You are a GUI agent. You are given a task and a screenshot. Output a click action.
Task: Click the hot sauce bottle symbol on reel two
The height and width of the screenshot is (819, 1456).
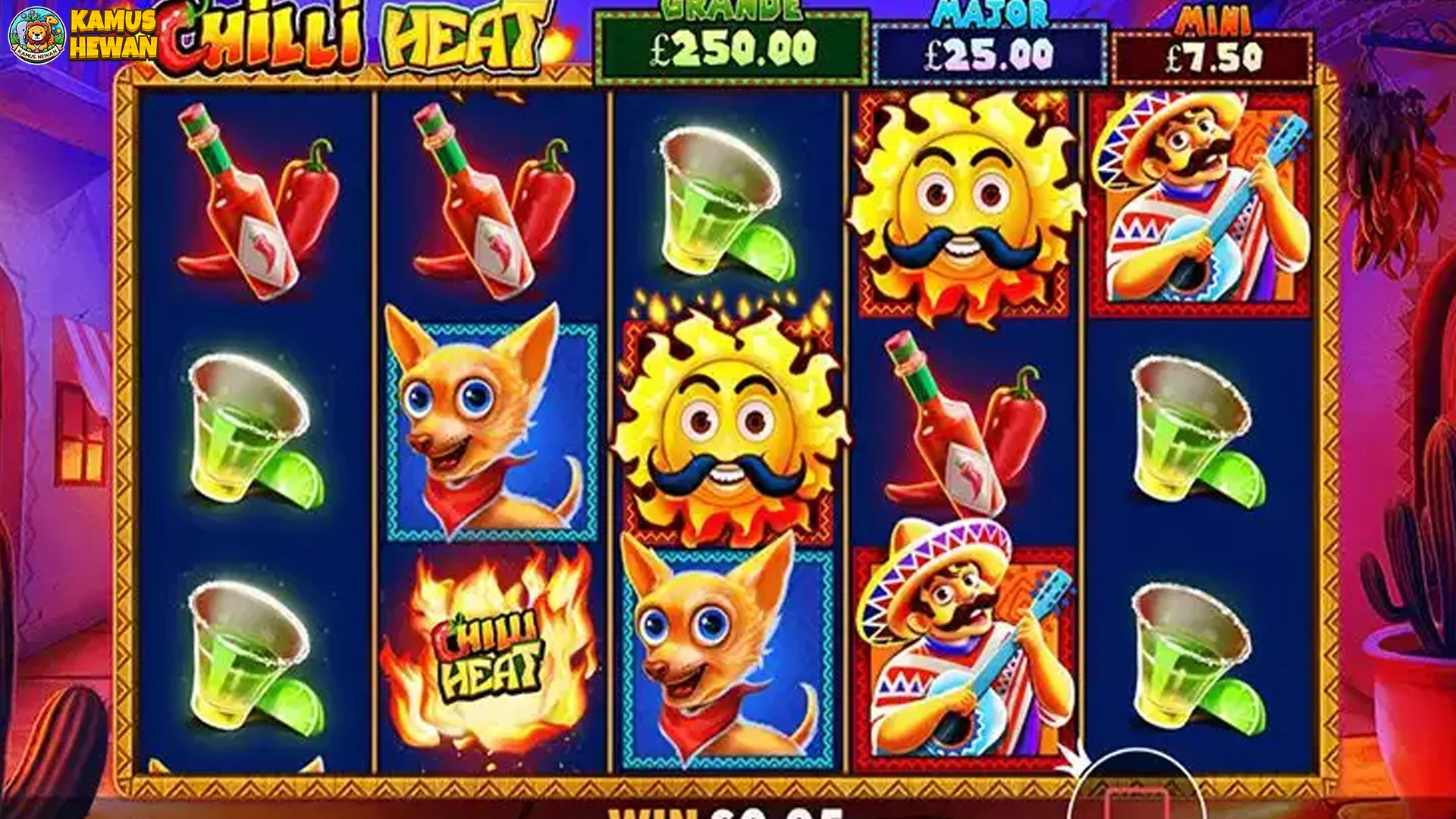(470, 197)
